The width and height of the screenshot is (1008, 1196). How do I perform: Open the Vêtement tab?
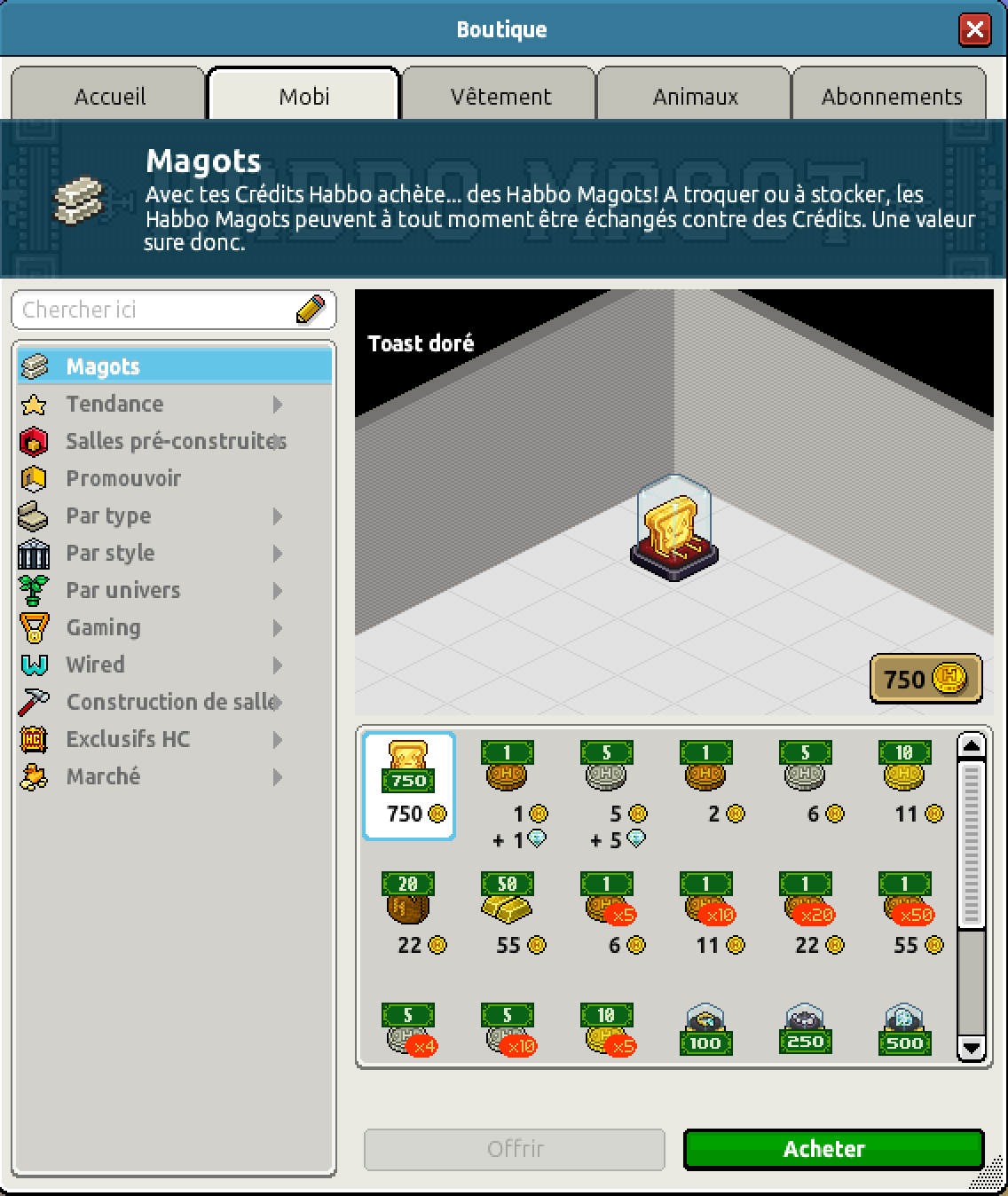pyautogui.click(x=500, y=96)
